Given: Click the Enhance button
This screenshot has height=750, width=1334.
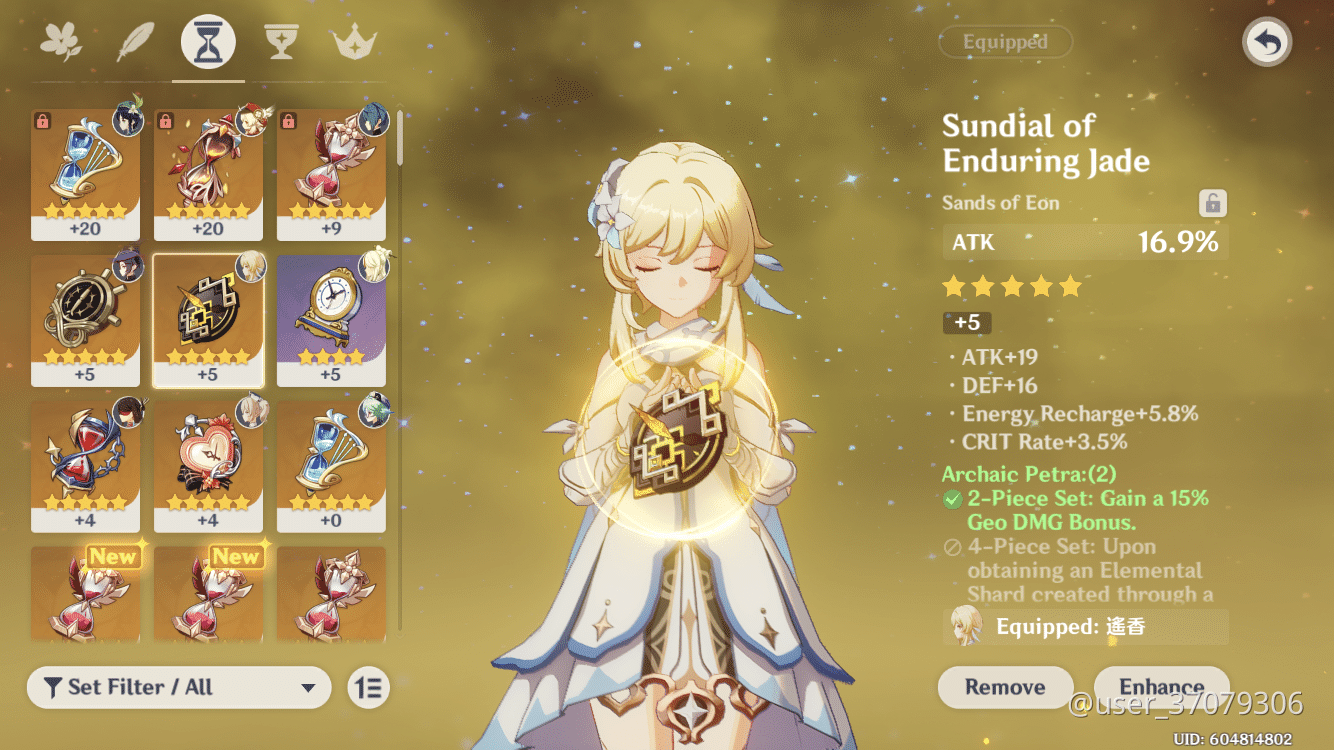Looking at the screenshot, I should click(x=1161, y=687).
